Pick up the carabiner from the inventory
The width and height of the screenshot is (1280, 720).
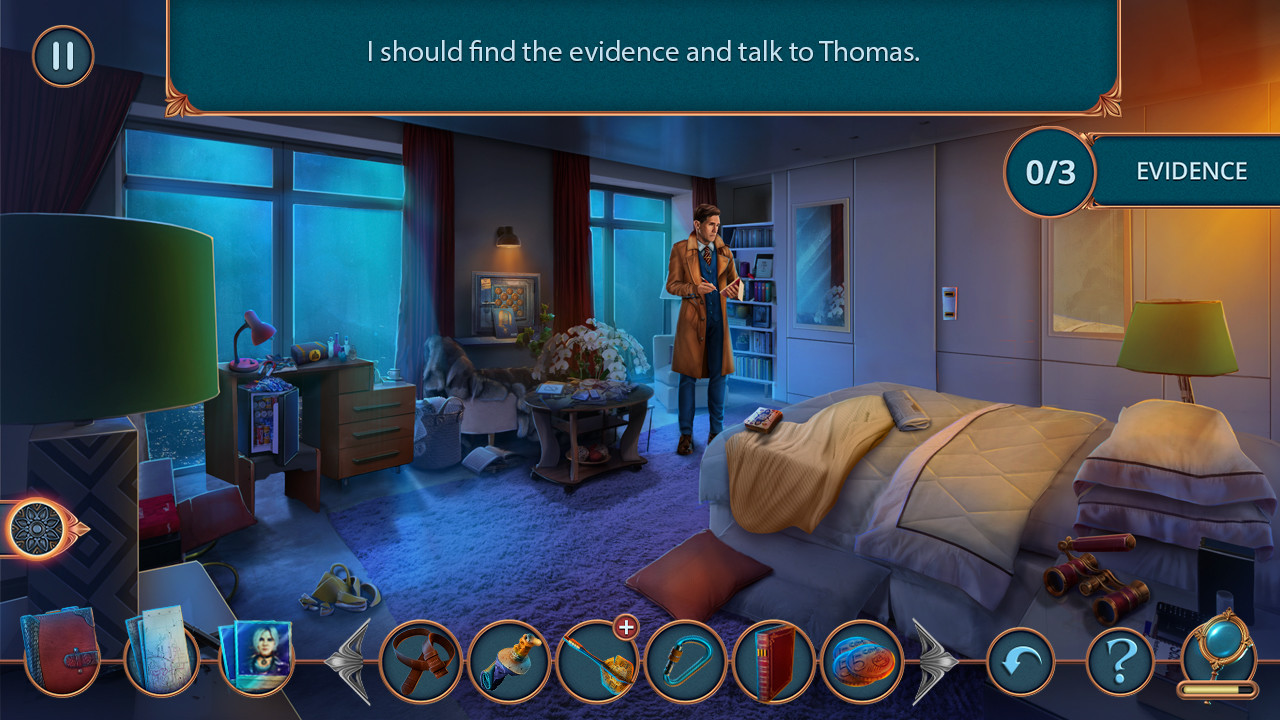[x=686, y=662]
